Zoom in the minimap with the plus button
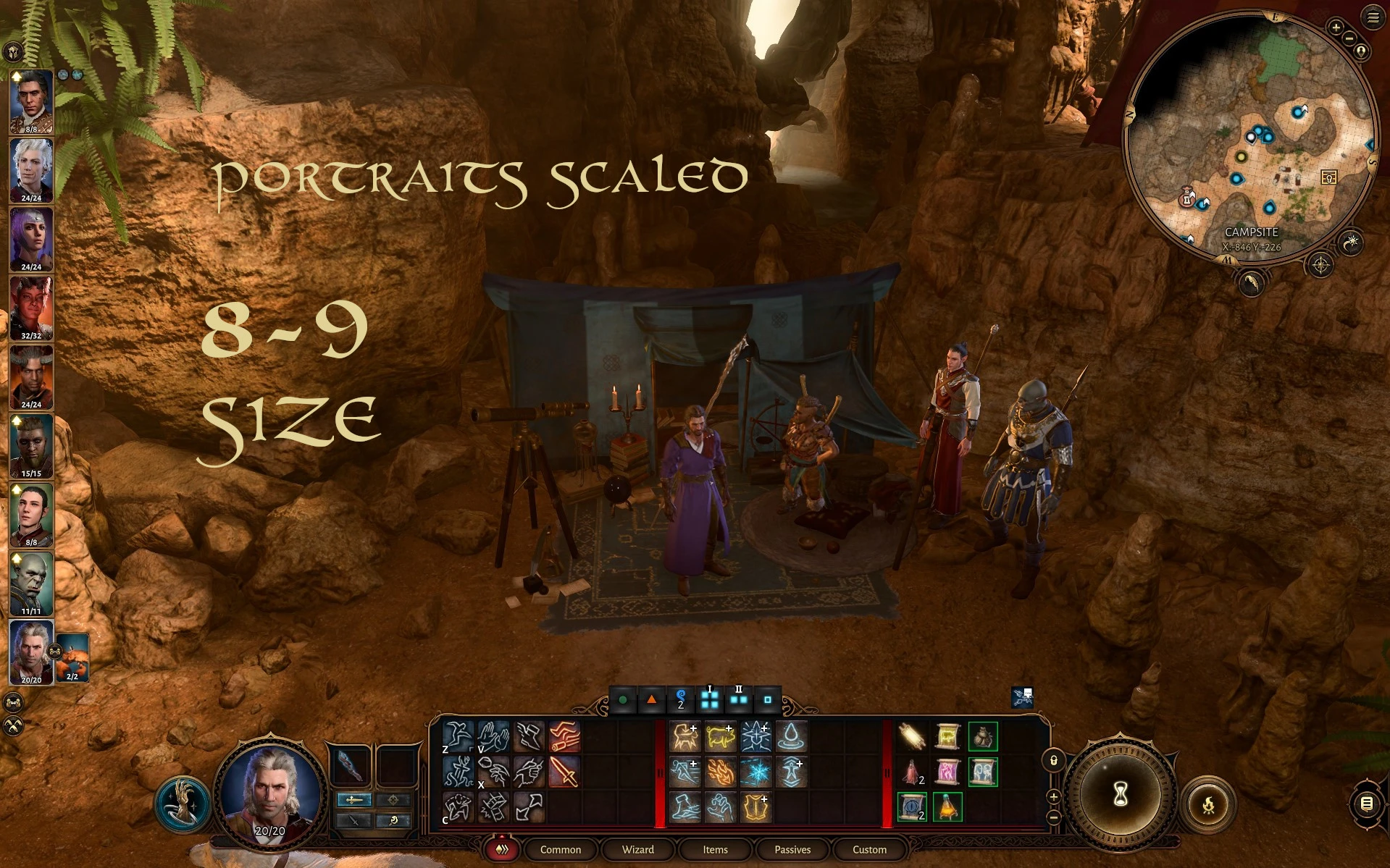This screenshot has height=868, width=1390. [1336, 28]
